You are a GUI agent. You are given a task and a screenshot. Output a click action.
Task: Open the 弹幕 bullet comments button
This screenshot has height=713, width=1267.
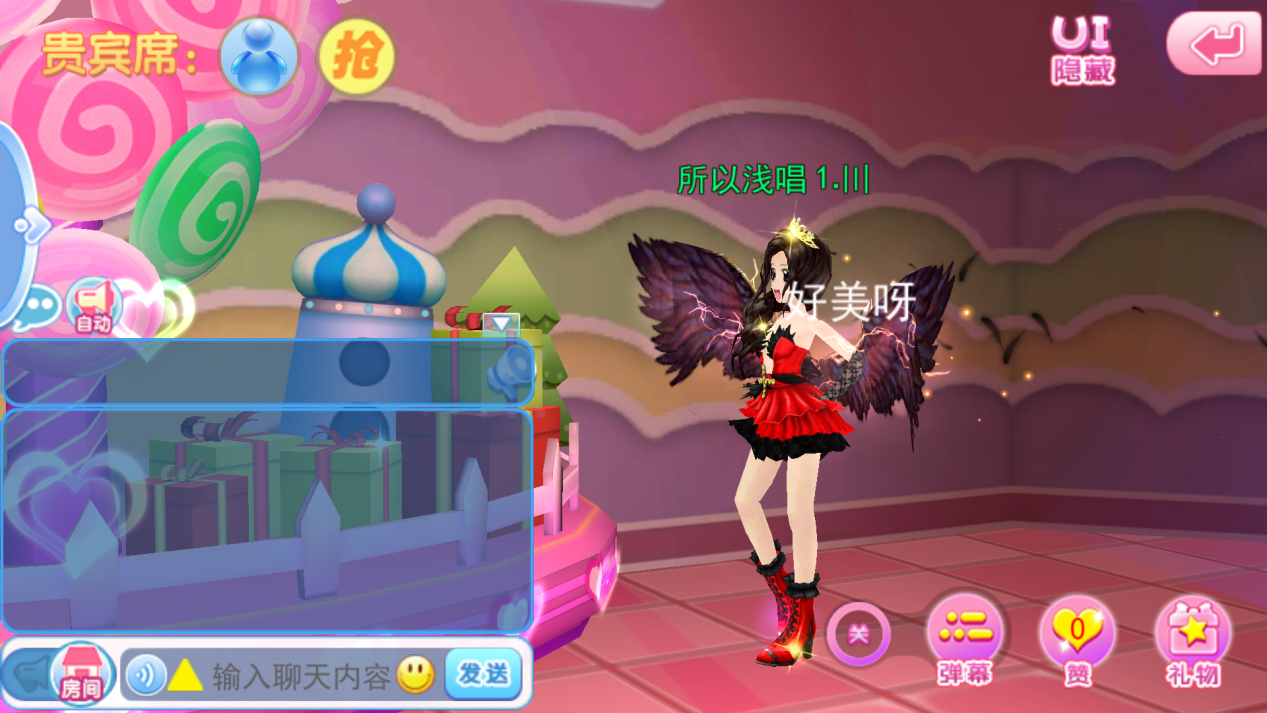pyautogui.click(x=965, y=640)
